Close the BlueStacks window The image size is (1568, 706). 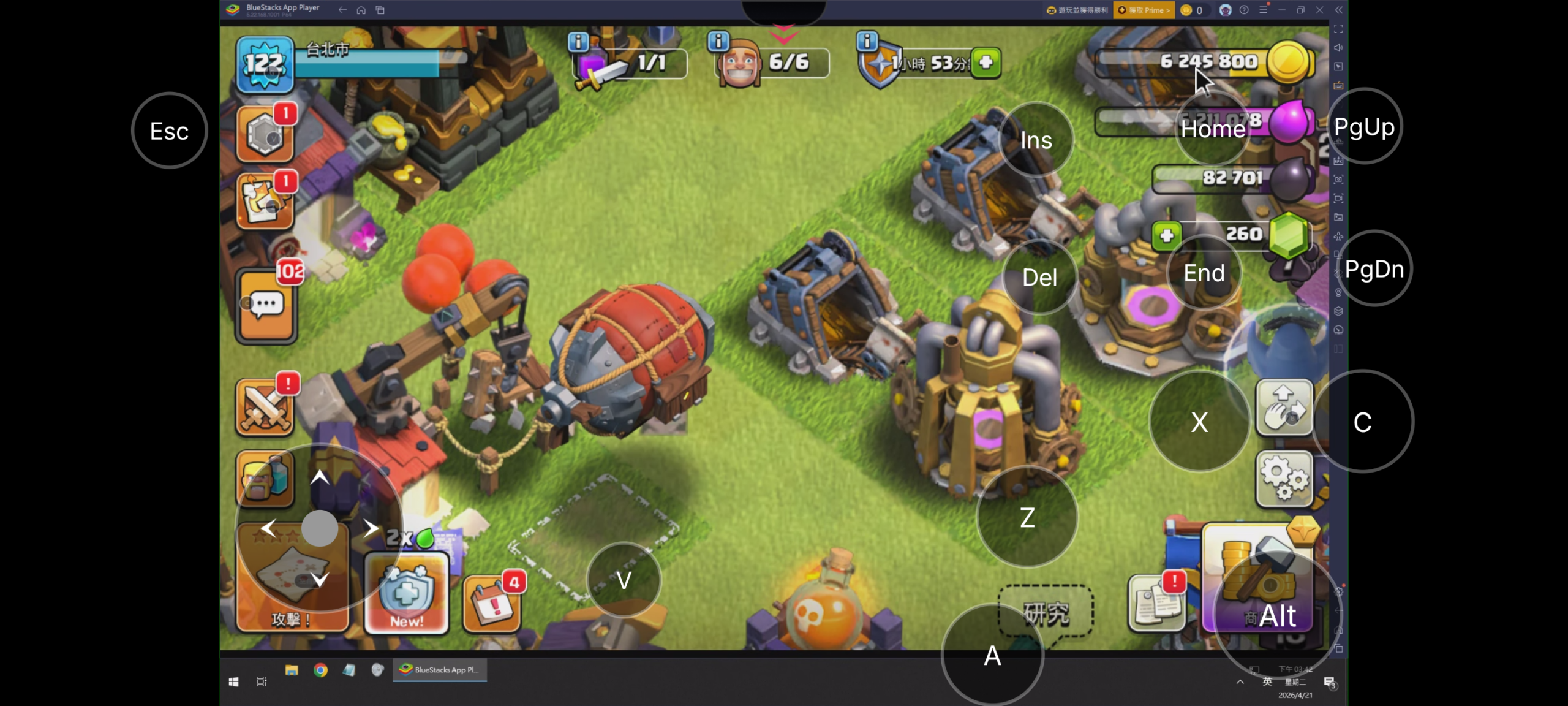(1319, 10)
